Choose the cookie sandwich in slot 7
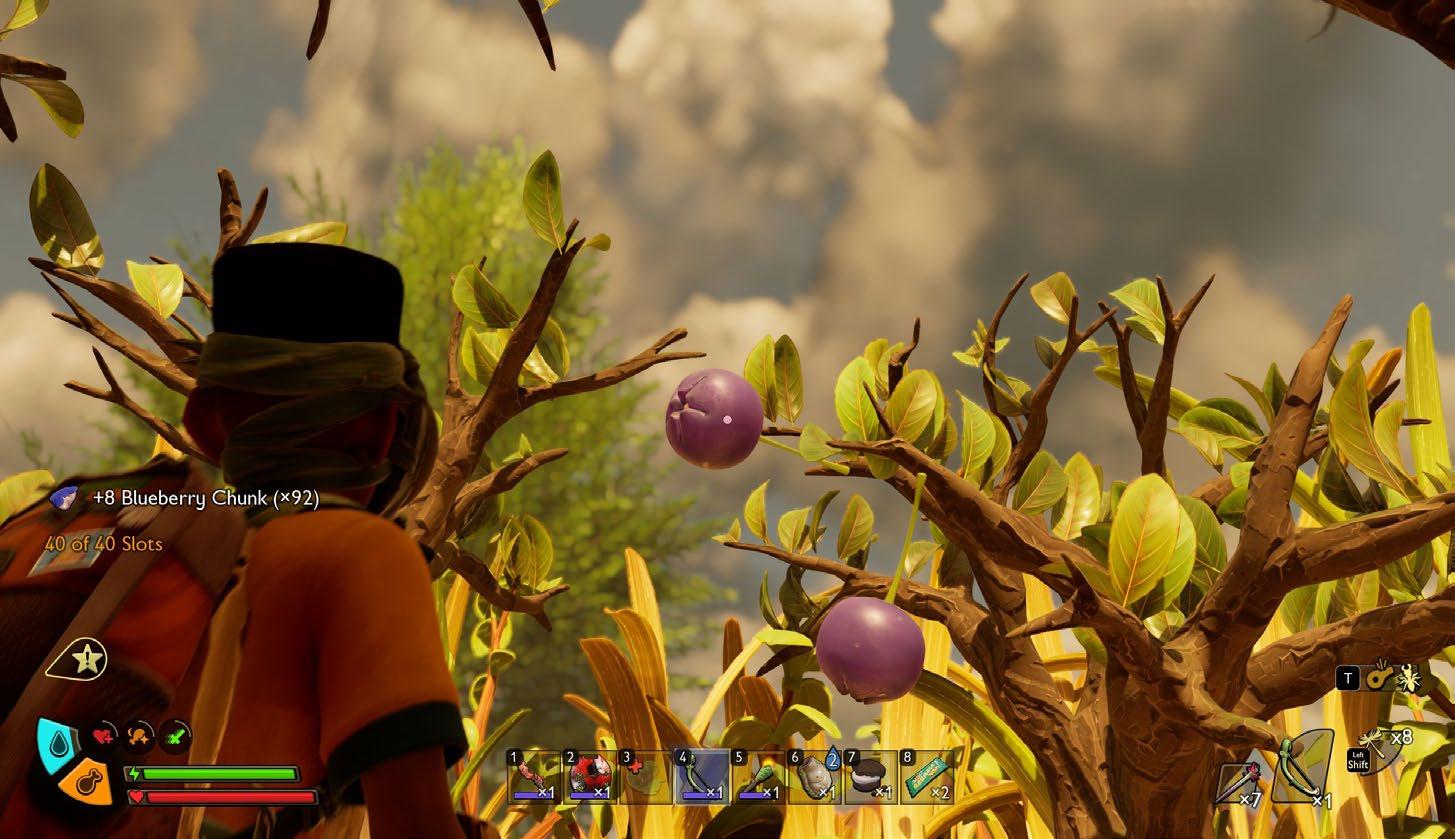 pyautogui.click(x=870, y=777)
